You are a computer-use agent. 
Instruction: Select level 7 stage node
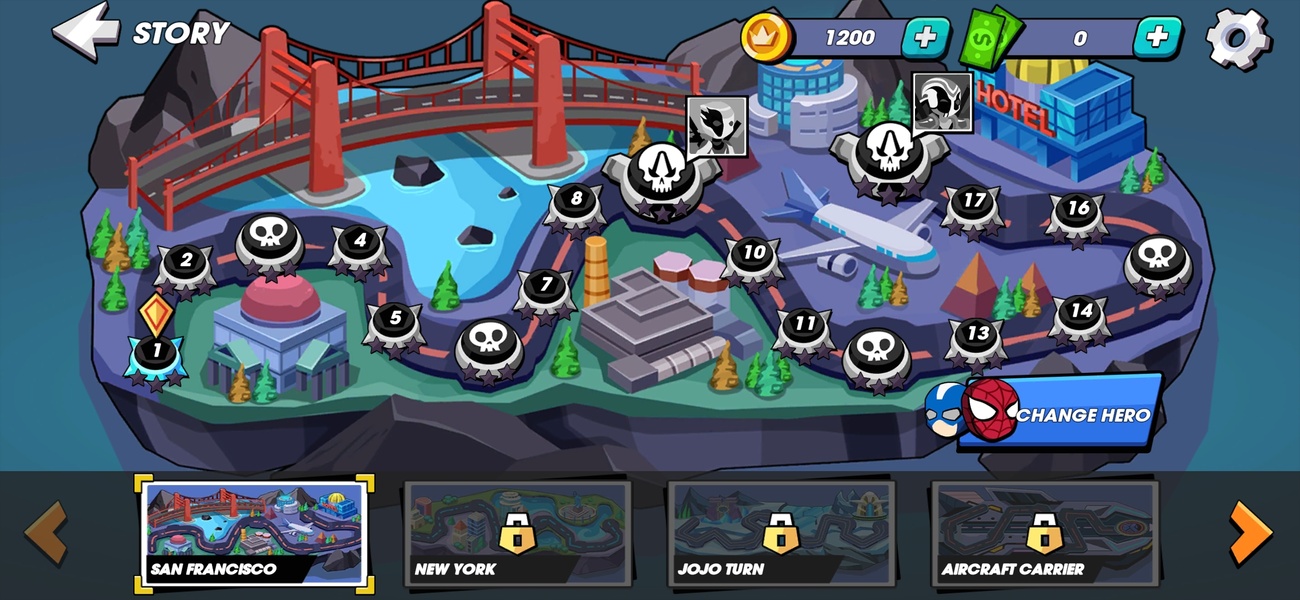(545, 285)
